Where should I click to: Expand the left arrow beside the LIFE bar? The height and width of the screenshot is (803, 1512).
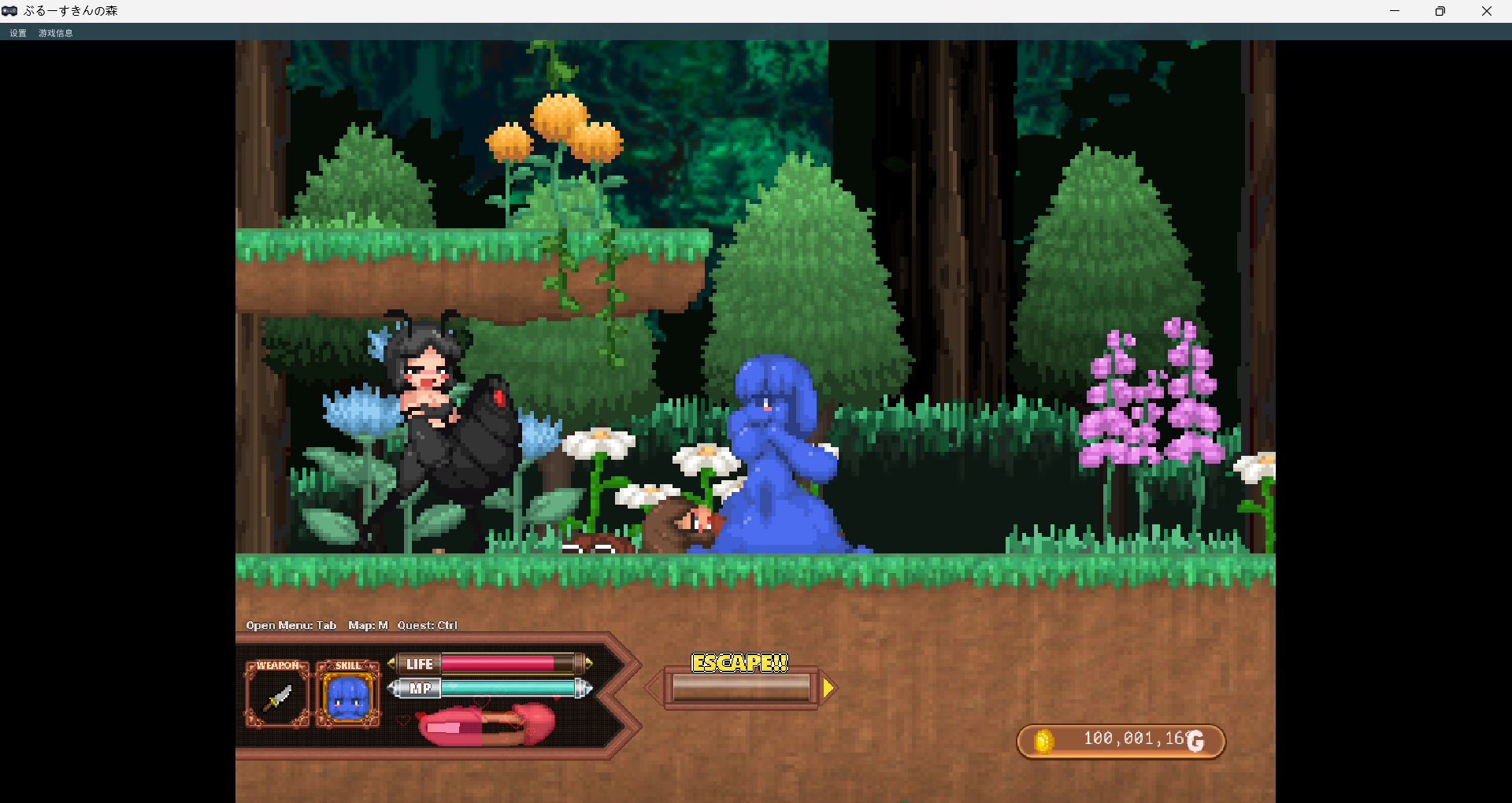(x=391, y=664)
